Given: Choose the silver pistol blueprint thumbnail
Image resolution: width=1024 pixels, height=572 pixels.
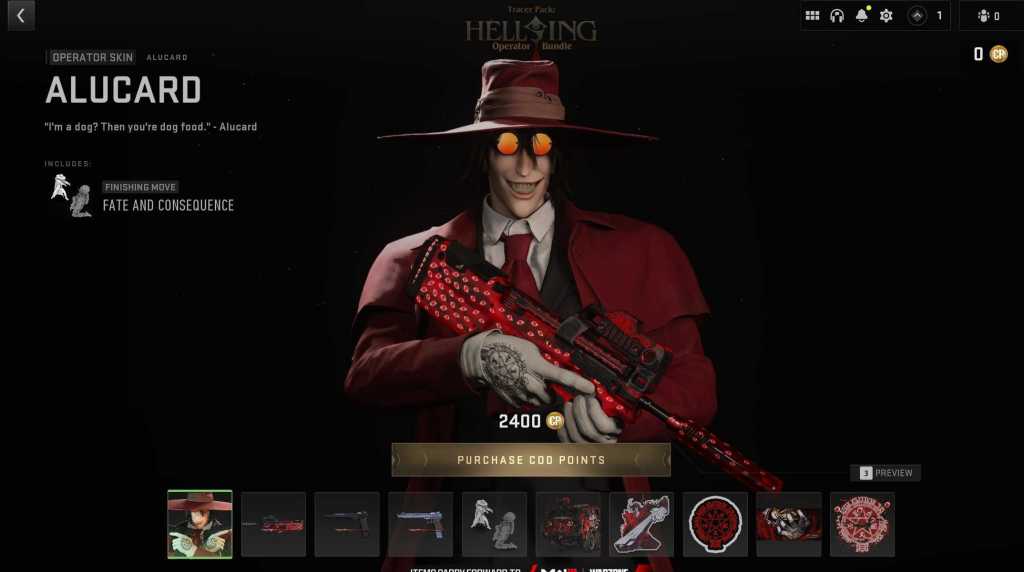Looking at the screenshot, I should 420,524.
